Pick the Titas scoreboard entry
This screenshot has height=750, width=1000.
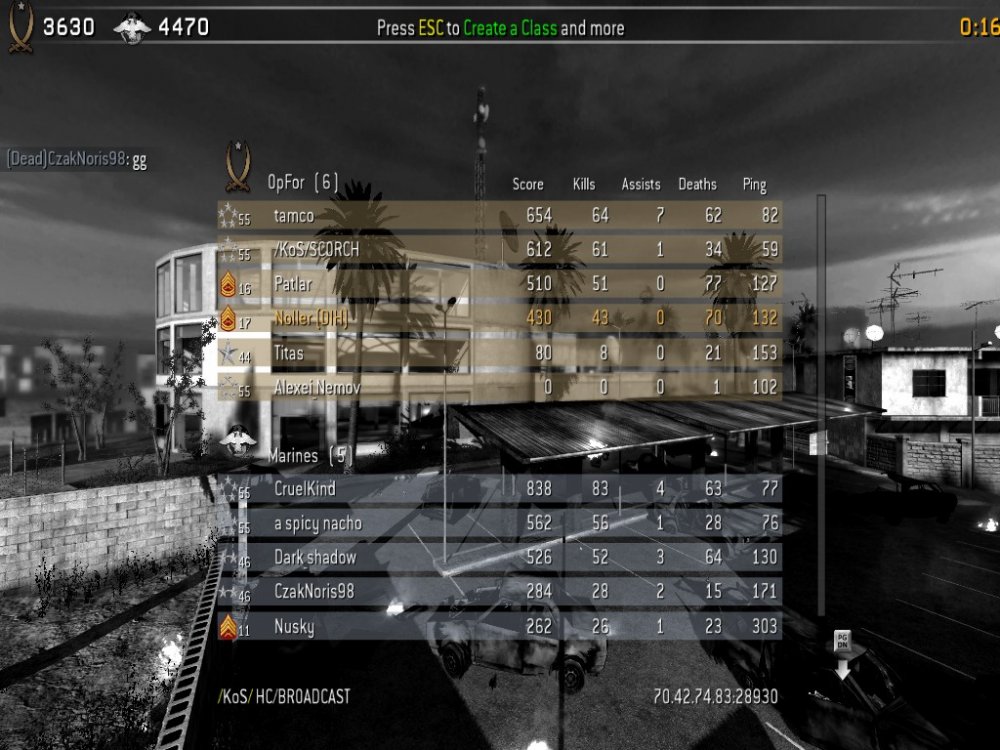[x=500, y=352]
